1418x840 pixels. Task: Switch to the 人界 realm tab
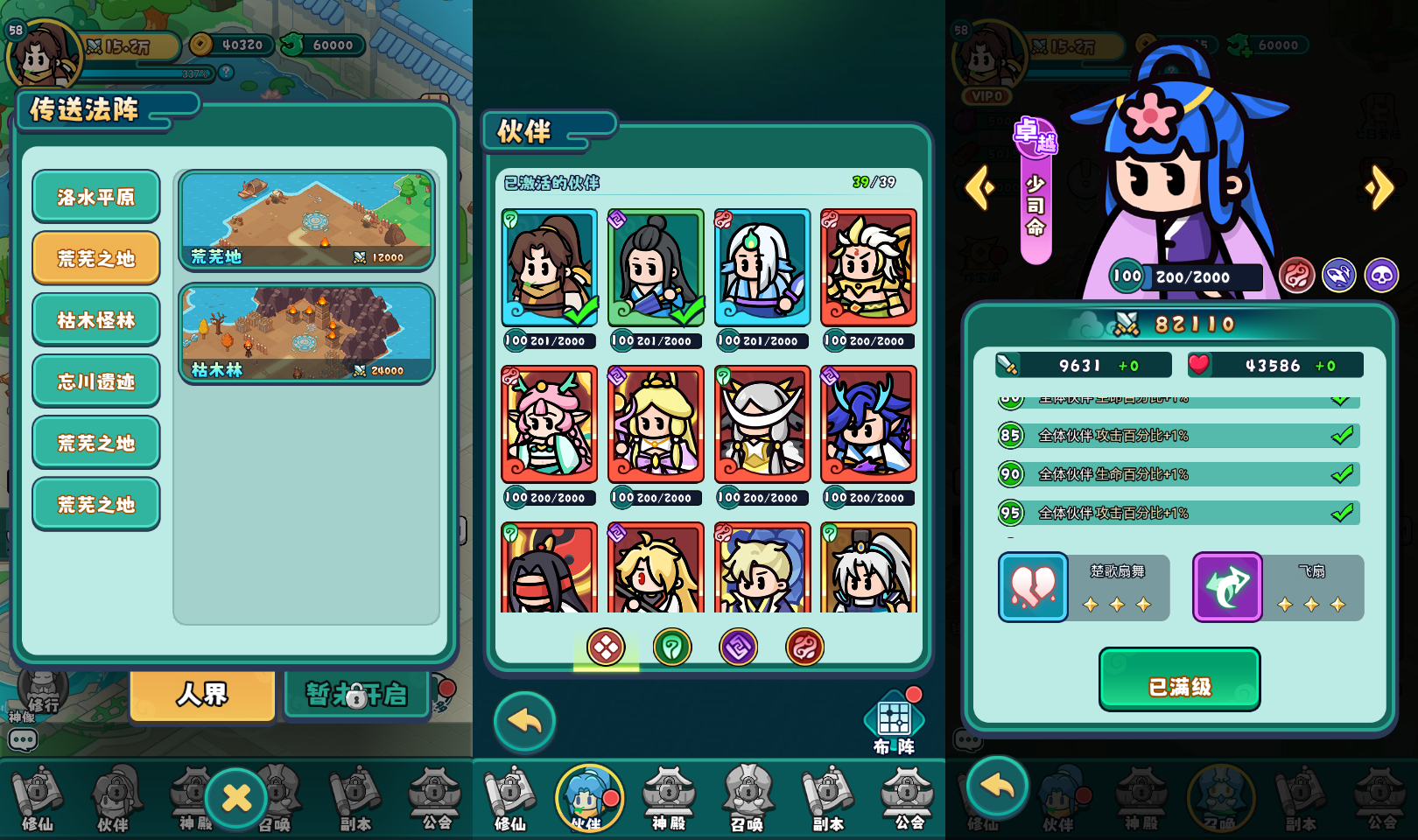pos(202,695)
